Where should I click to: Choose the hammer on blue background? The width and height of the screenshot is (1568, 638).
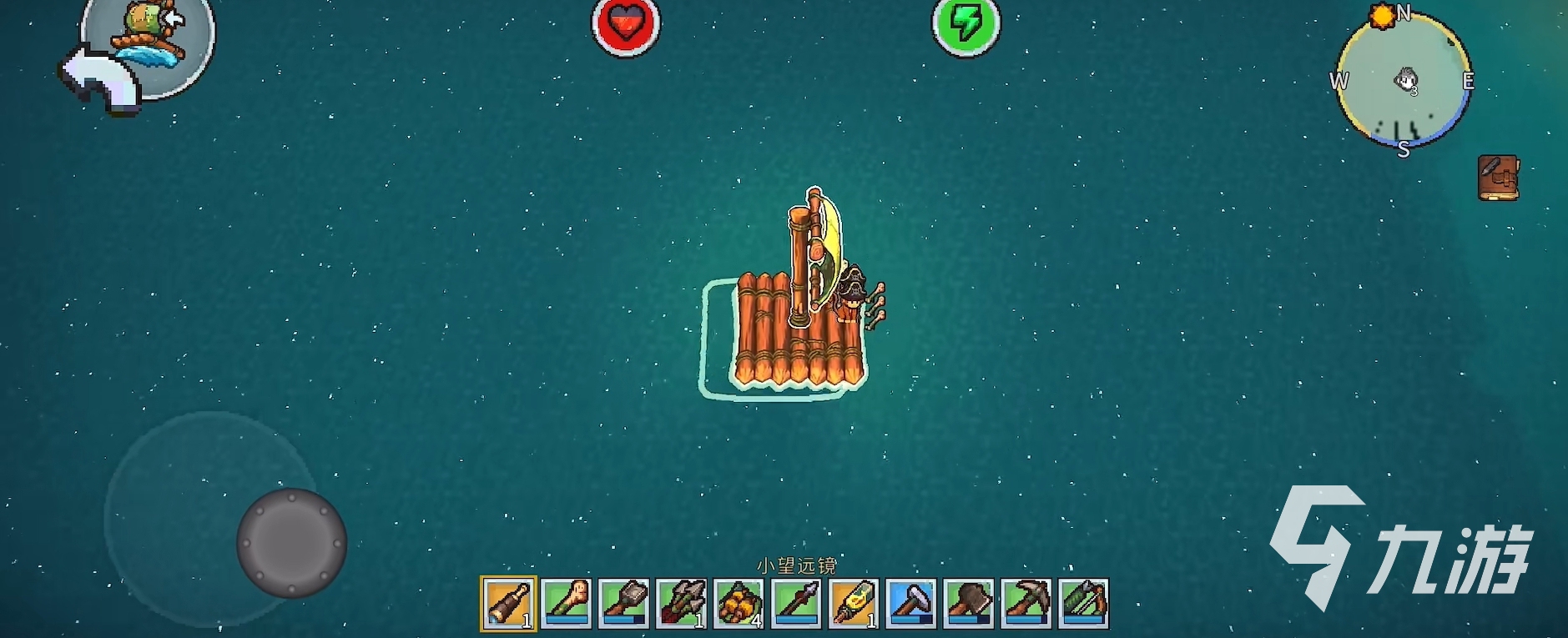(911, 603)
